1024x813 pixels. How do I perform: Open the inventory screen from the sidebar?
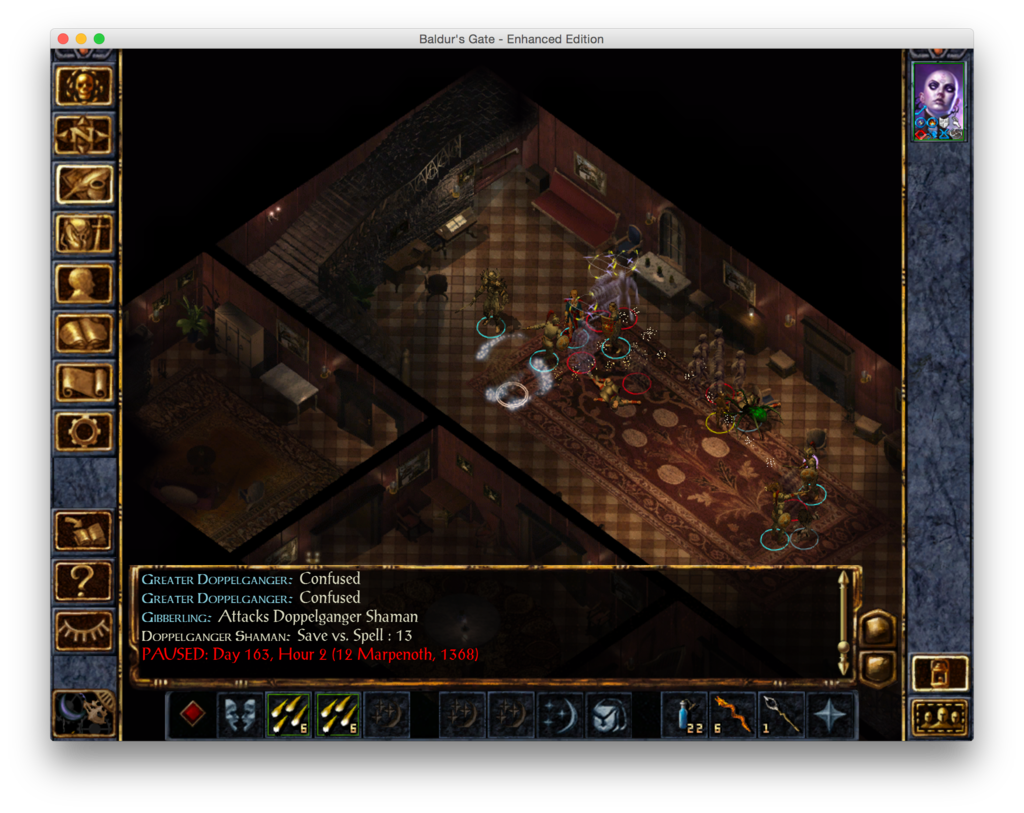84,235
